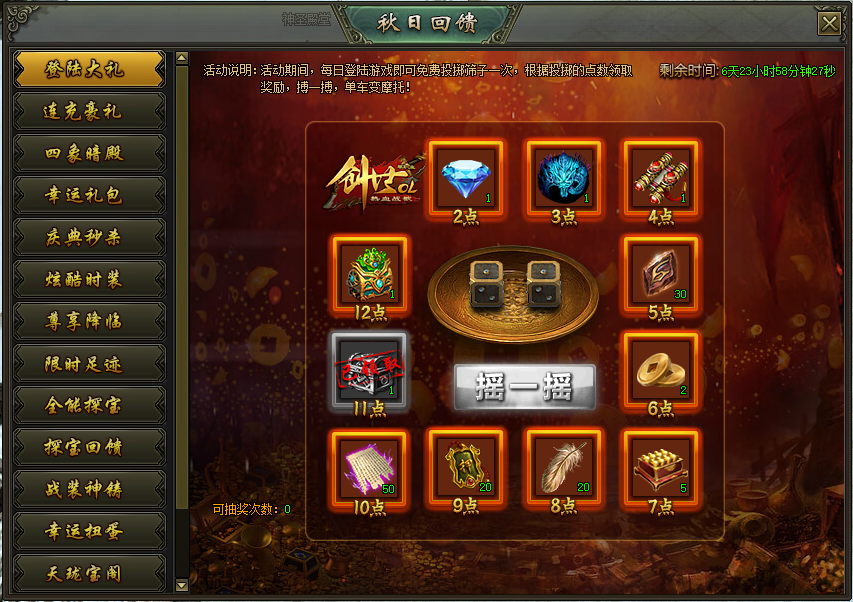Image resolution: width=853 pixels, height=602 pixels.
Task: Close the 秋日回馈 event window
Action: tap(829, 23)
